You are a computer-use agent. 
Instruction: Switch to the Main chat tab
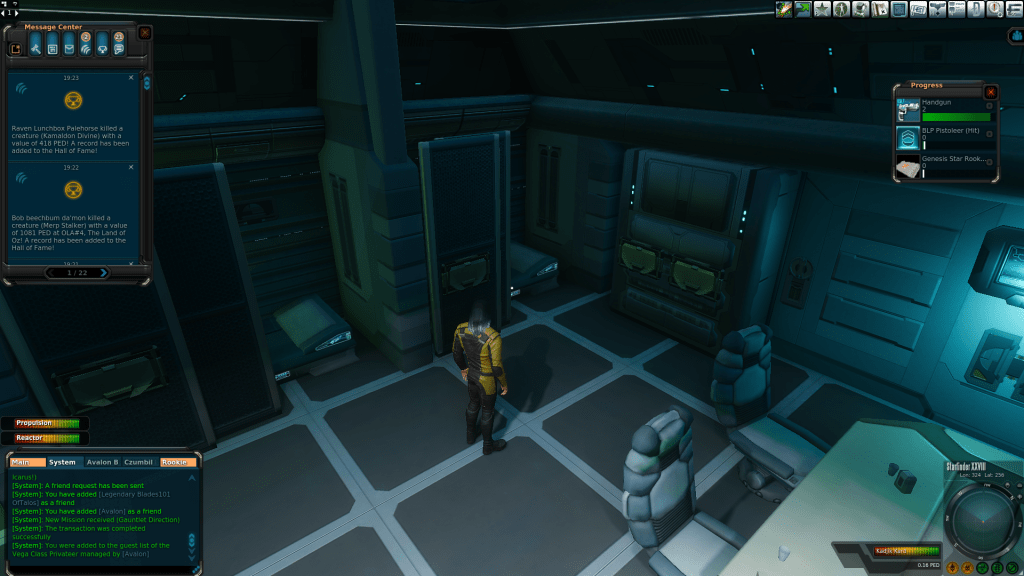tap(27, 462)
